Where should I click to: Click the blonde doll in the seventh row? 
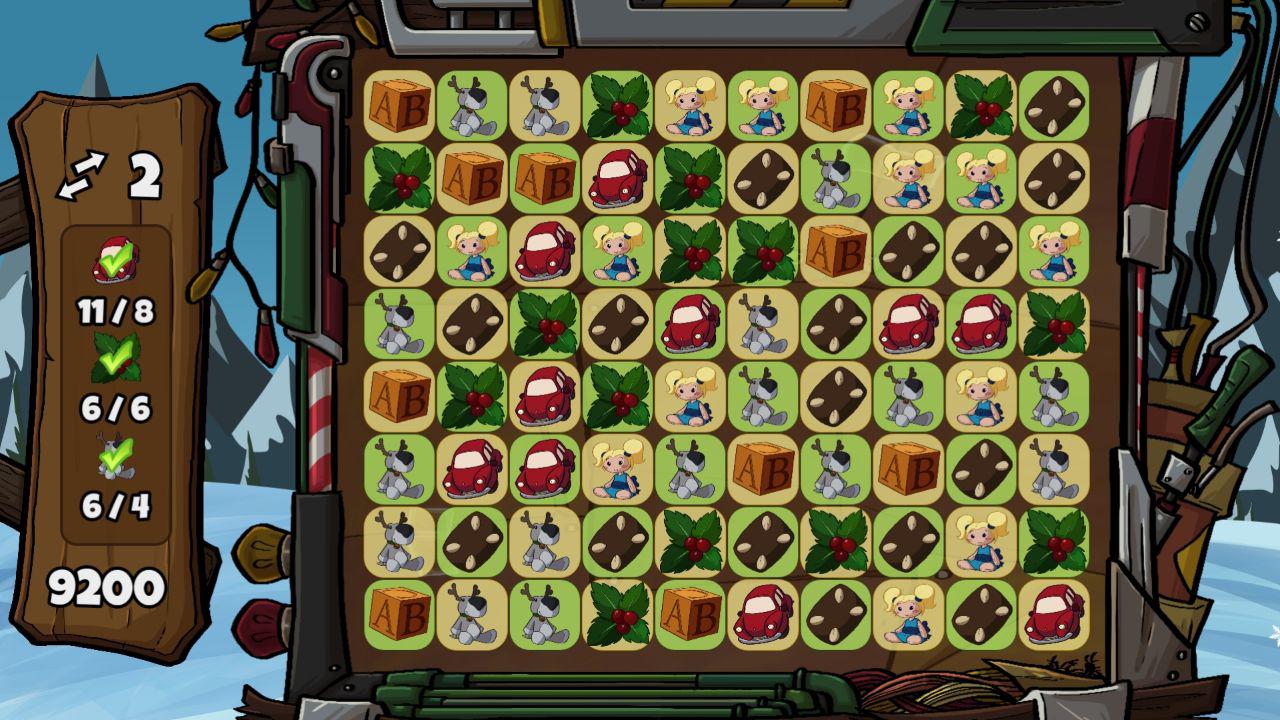(981, 541)
